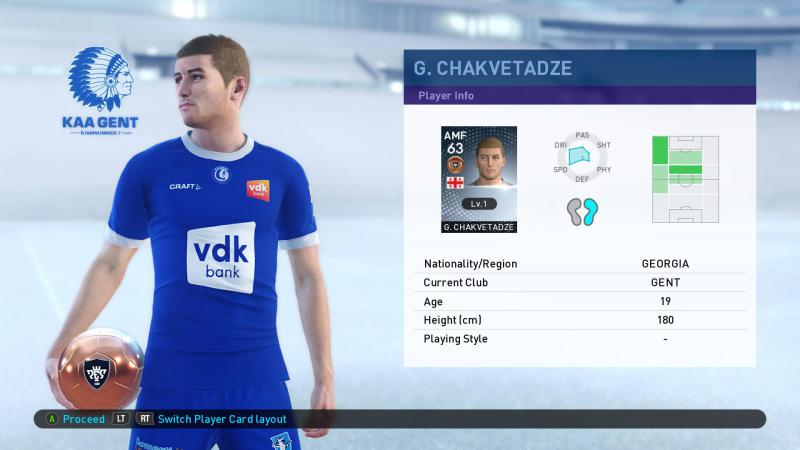The height and width of the screenshot is (450, 800).
Task: Select the preferred foot icon
Action: (582, 211)
